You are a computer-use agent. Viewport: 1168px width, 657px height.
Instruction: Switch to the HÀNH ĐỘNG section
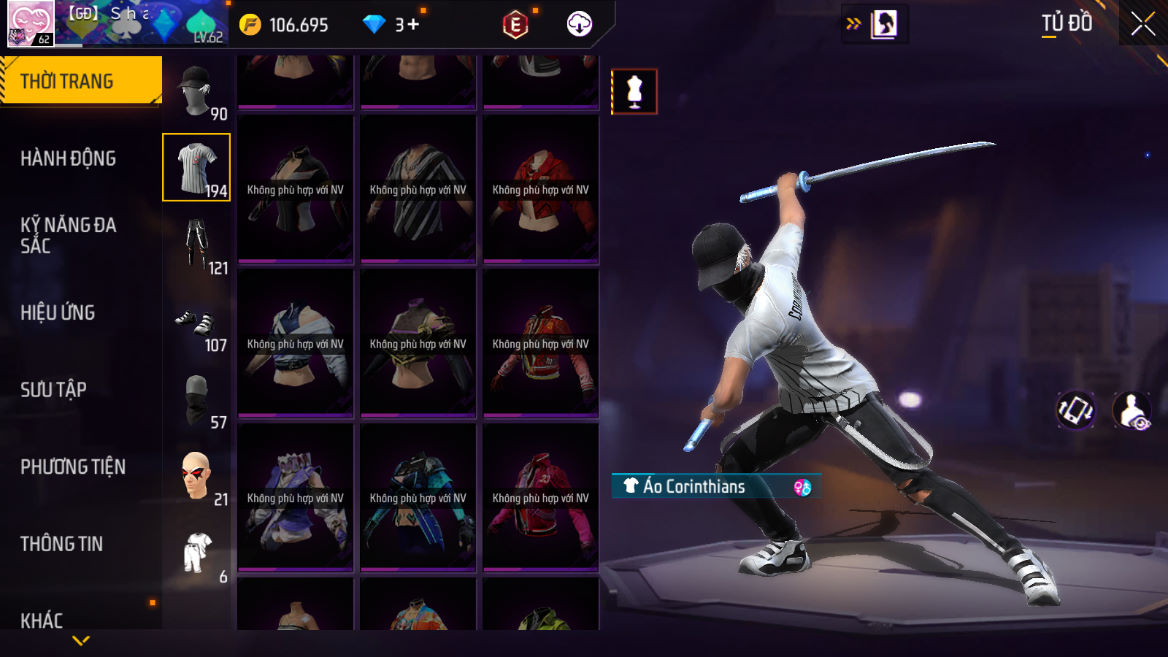click(x=68, y=158)
